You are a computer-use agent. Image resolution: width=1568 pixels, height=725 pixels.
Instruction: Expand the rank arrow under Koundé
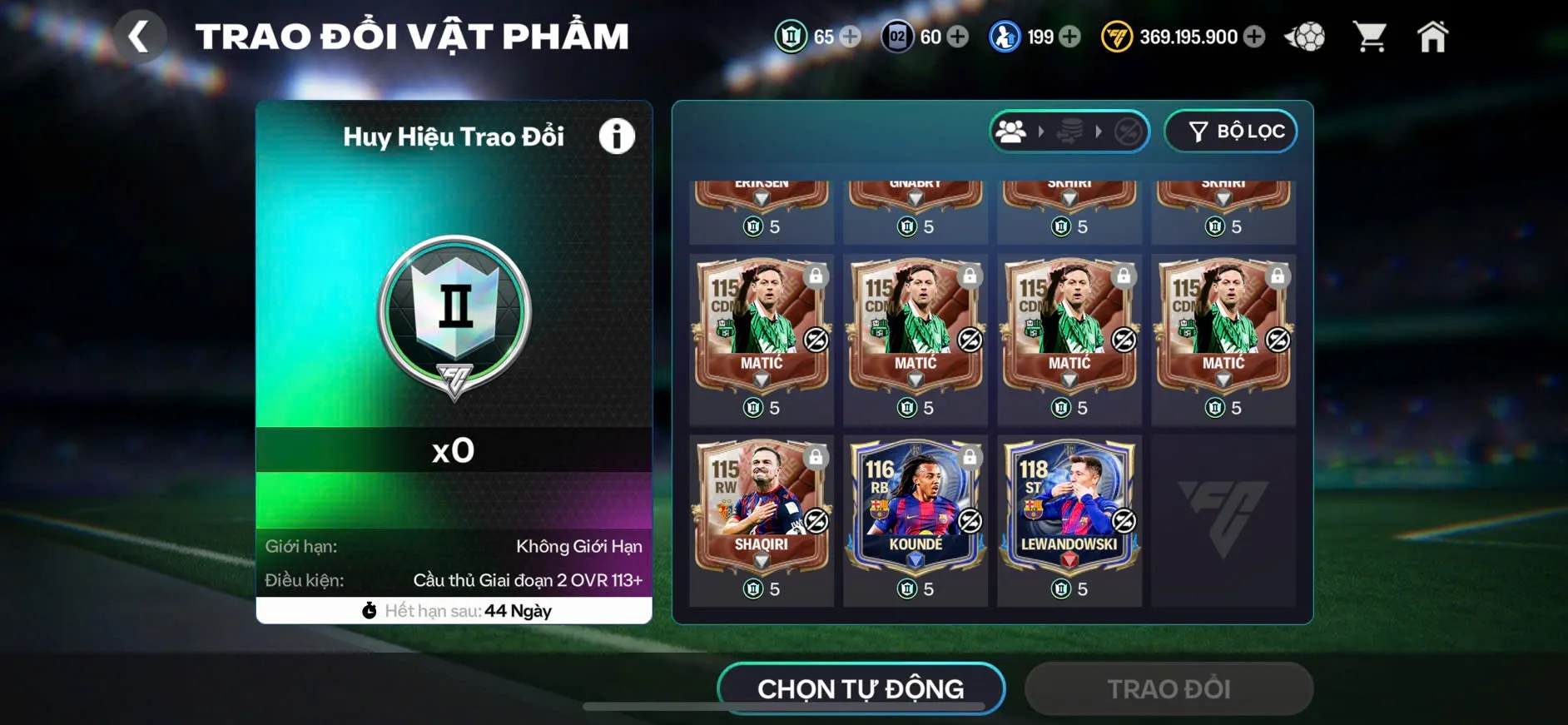(x=915, y=561)
